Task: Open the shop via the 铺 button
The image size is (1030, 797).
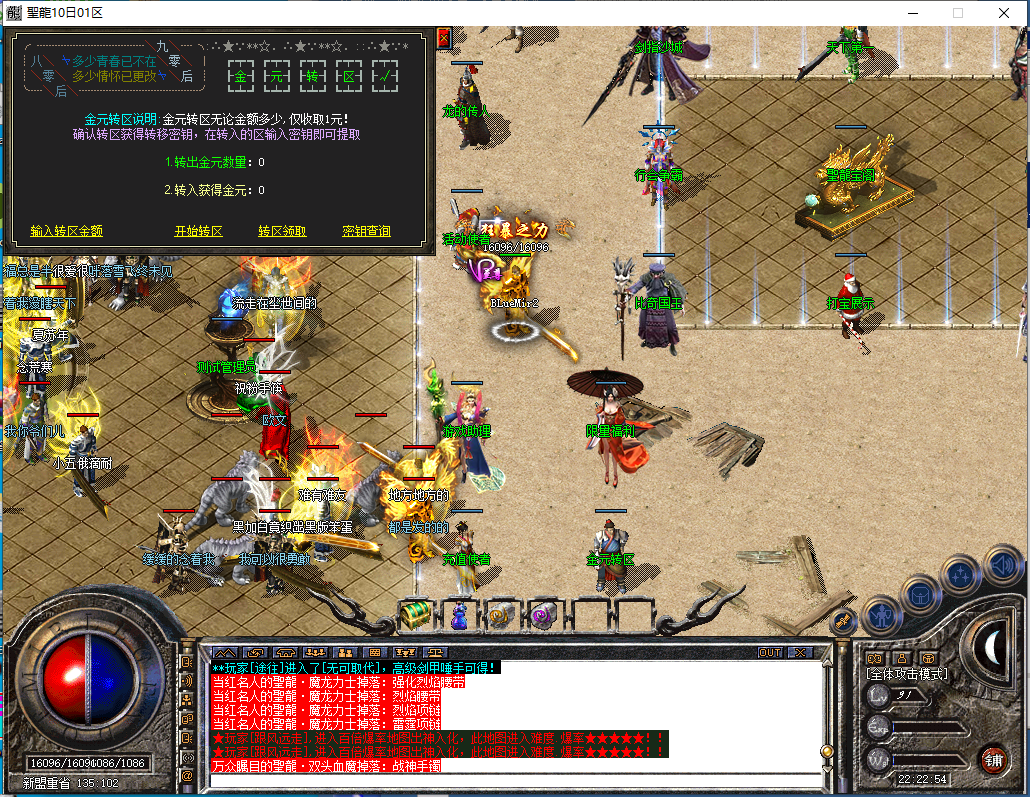Action: pyautogui.click(x=992, y=759)
